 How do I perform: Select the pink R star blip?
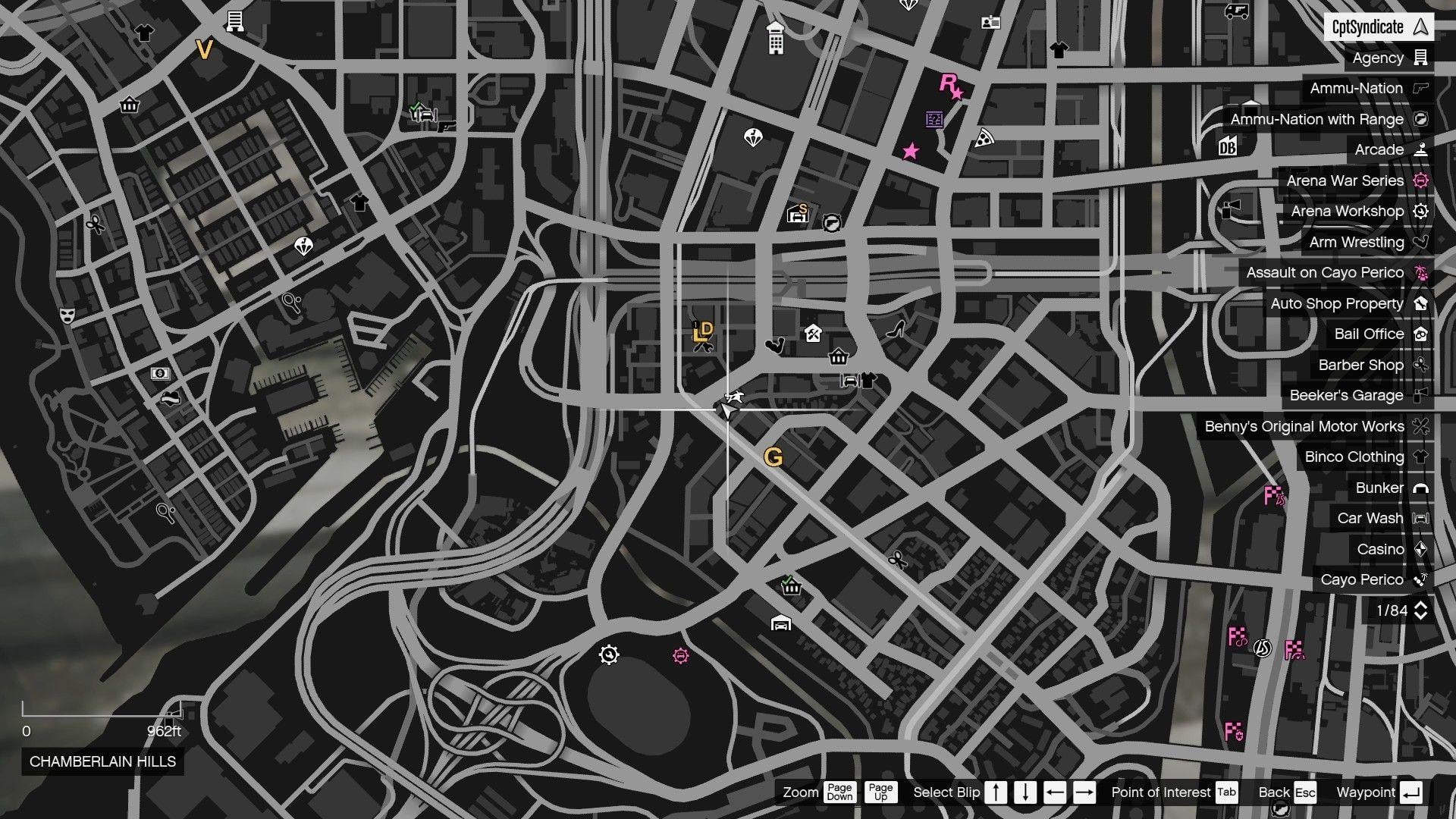[x=952, y=85]
